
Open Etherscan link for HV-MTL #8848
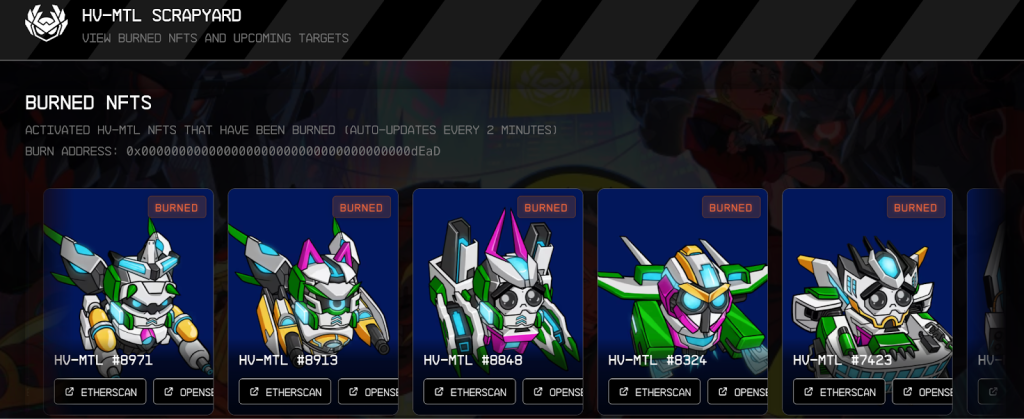click(469, 392)
